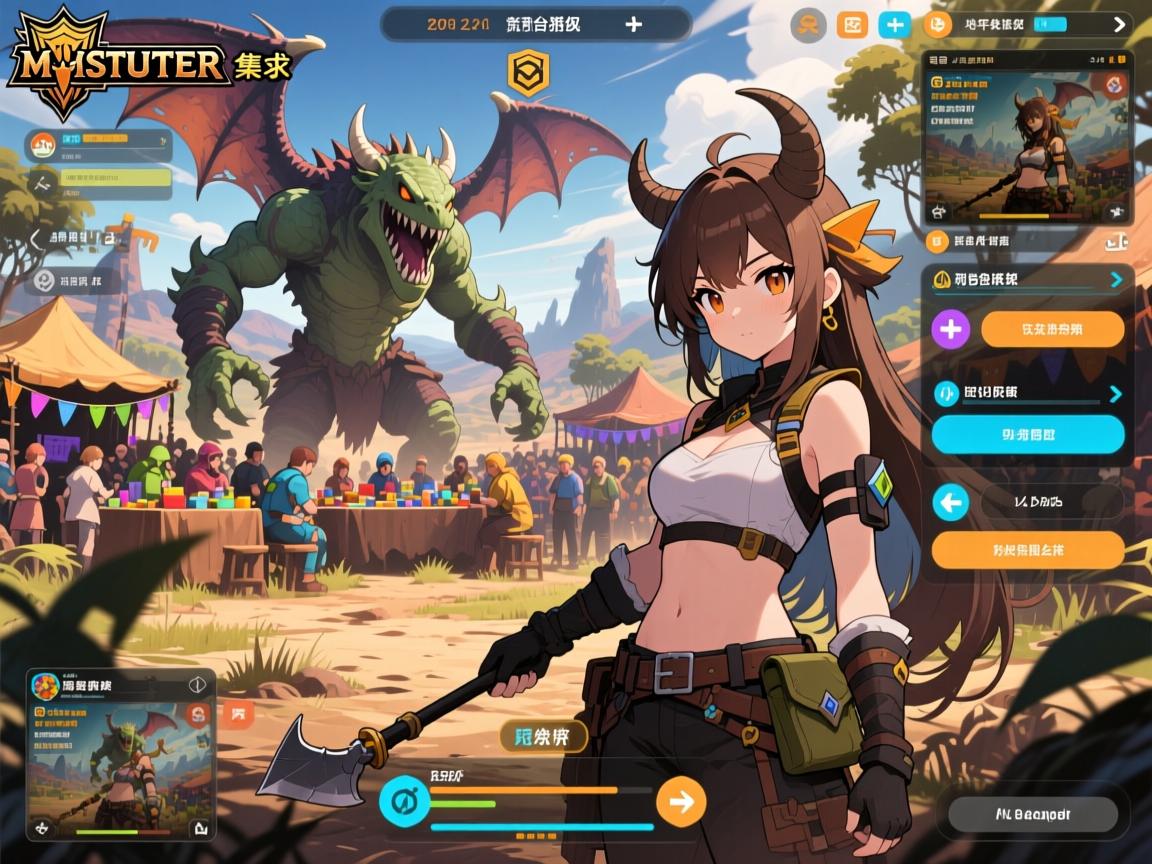This screenshot has width=1152, height=864.
Task: Activate the wide blue button in right panel
Action: [x=1028, y=435]
